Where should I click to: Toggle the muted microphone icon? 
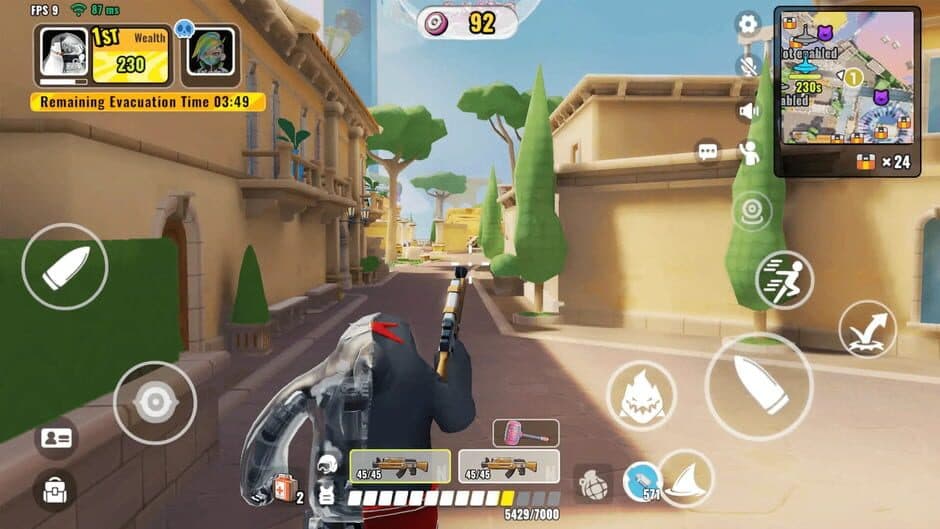point(748,66)
